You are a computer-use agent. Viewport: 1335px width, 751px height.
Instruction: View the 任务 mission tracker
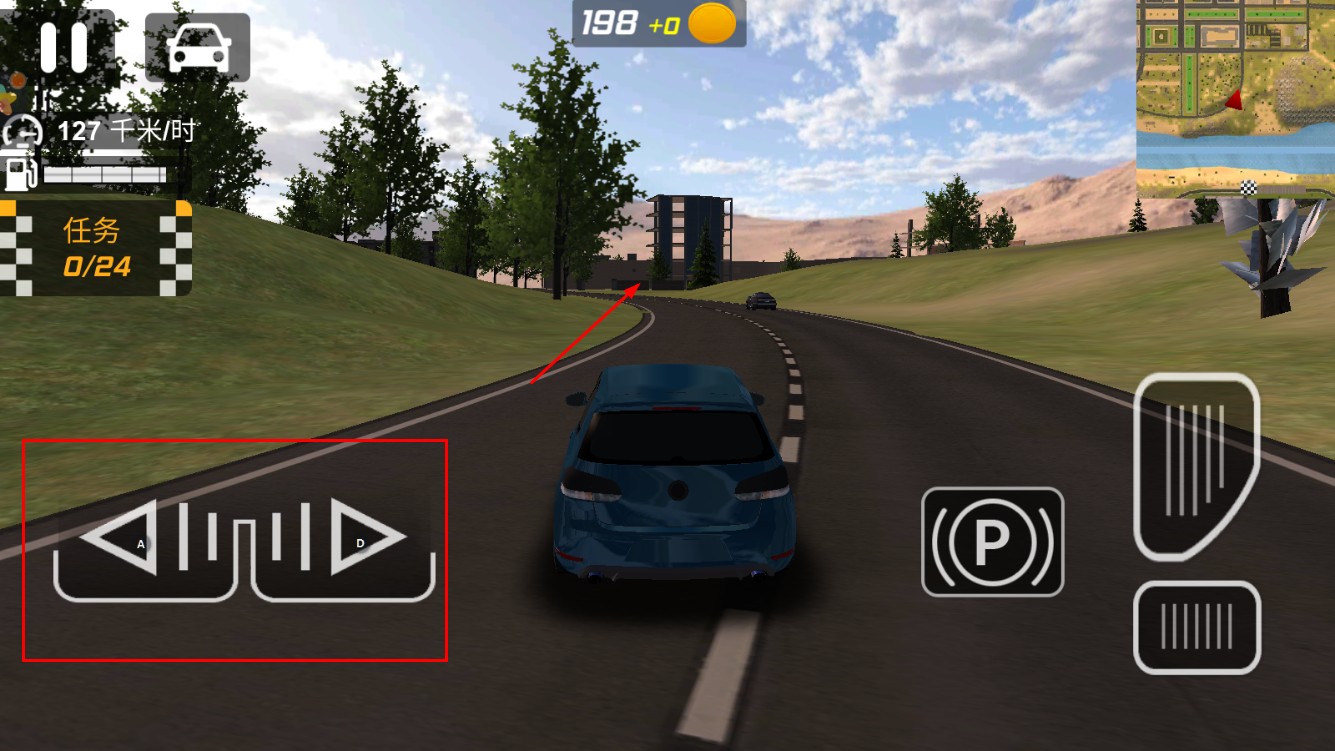click(95, 248)
